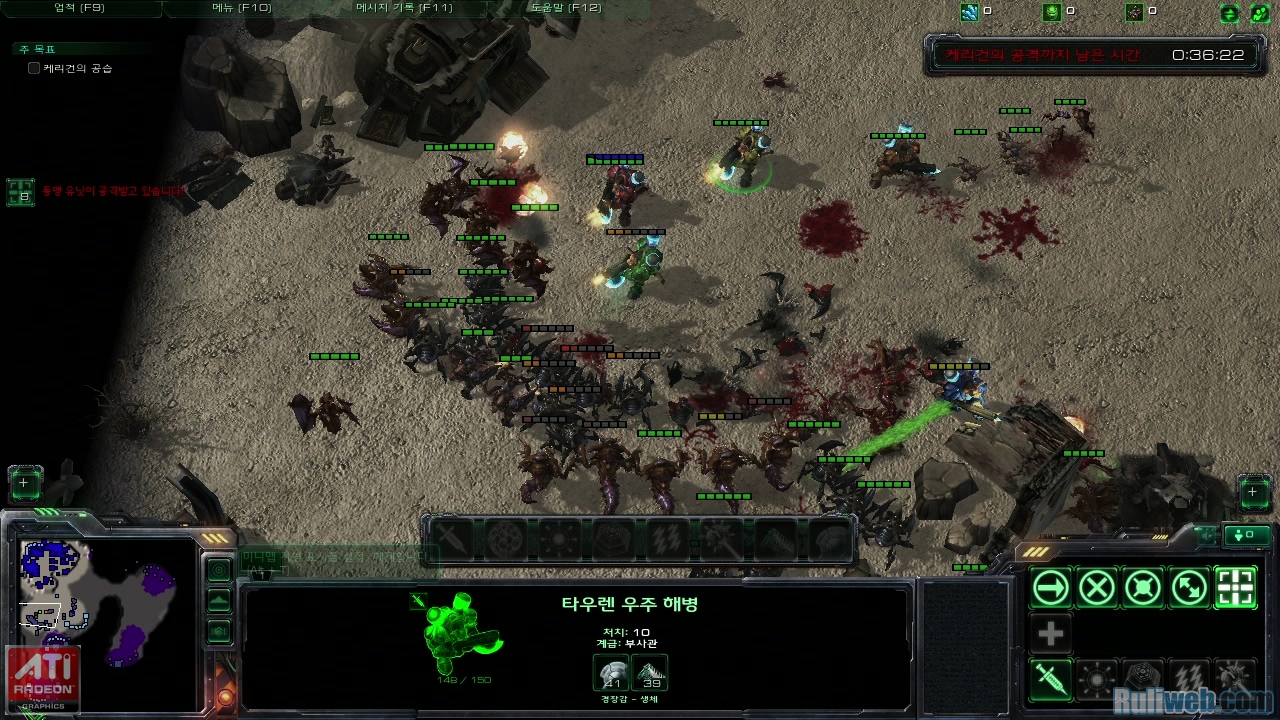Open the 도움말 help panel
The height and width of the screenshot is (720, 1280).
click(565, 7)
